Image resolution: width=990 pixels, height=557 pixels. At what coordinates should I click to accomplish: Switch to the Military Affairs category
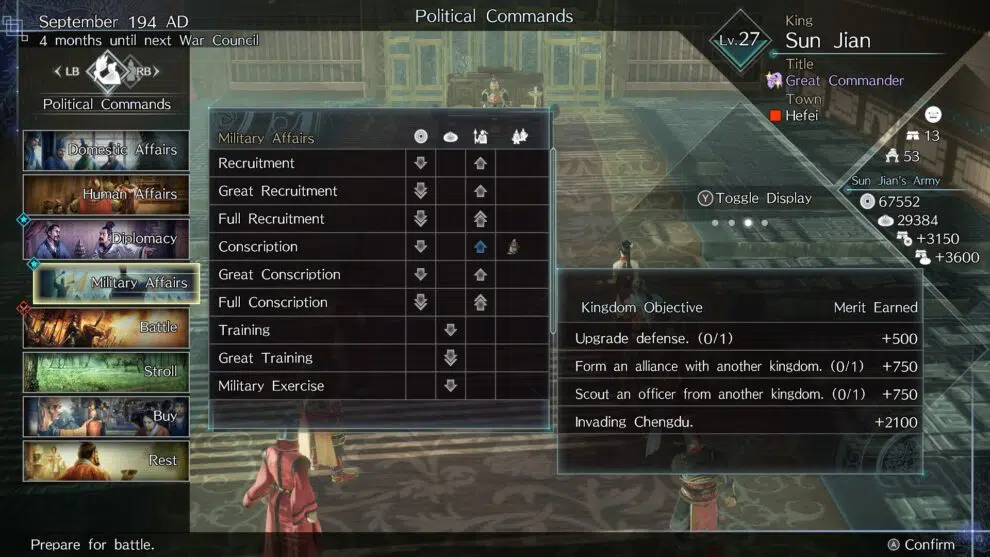116,283
